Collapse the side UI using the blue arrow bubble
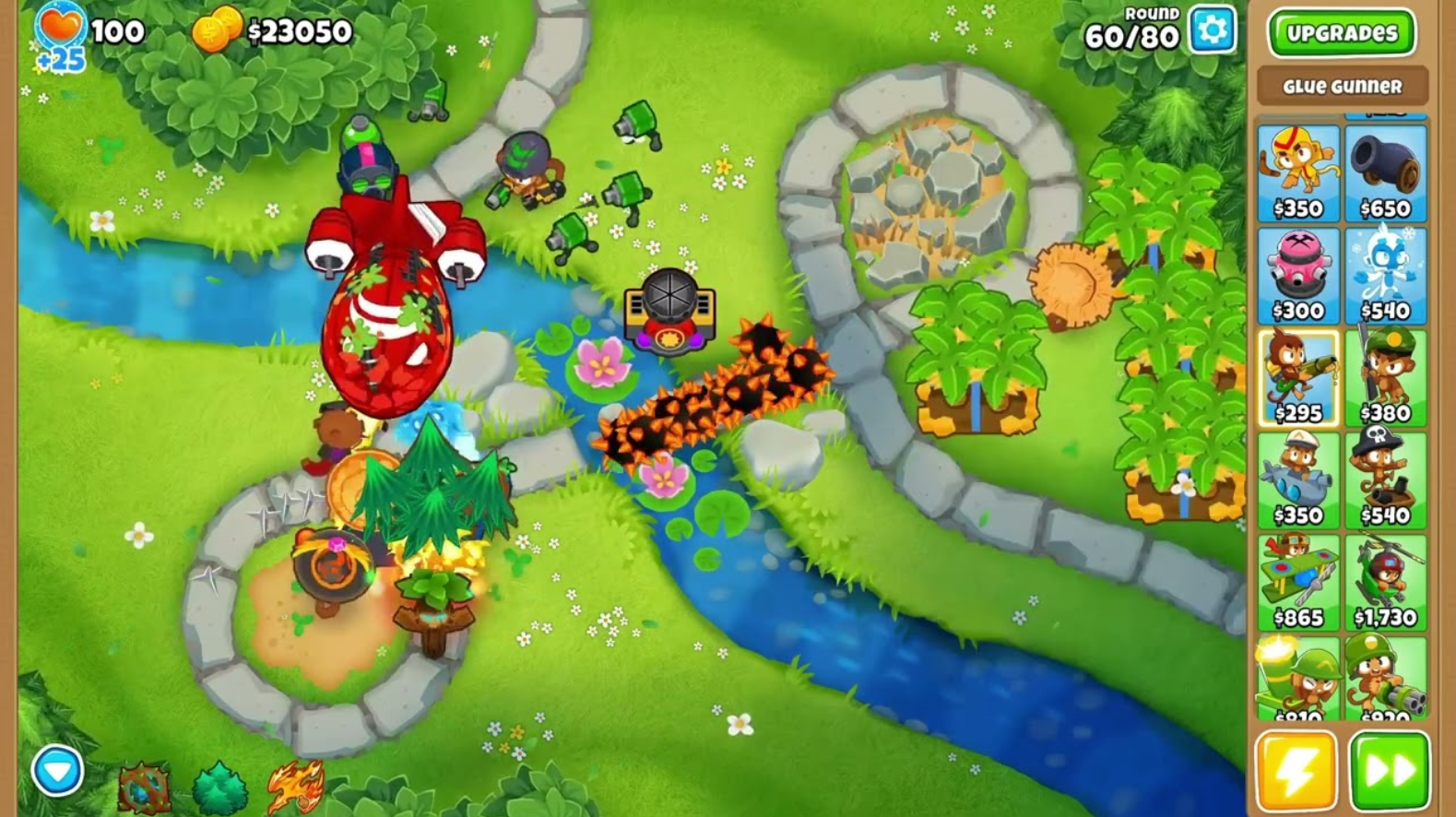The width and height of the screenshot is (1456, 817). point(58,768)
